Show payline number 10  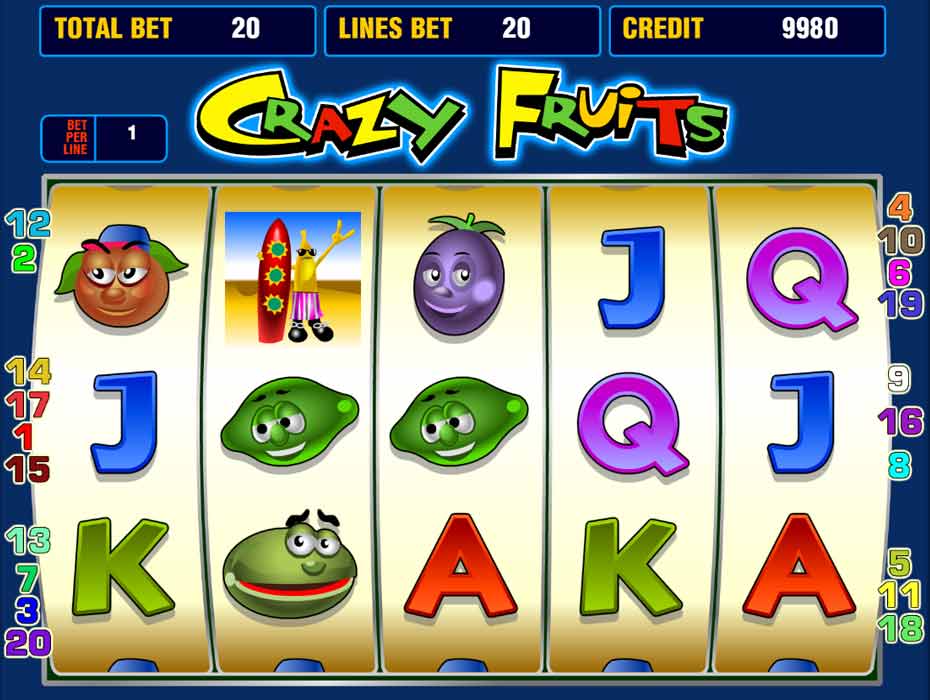(900, 240)
